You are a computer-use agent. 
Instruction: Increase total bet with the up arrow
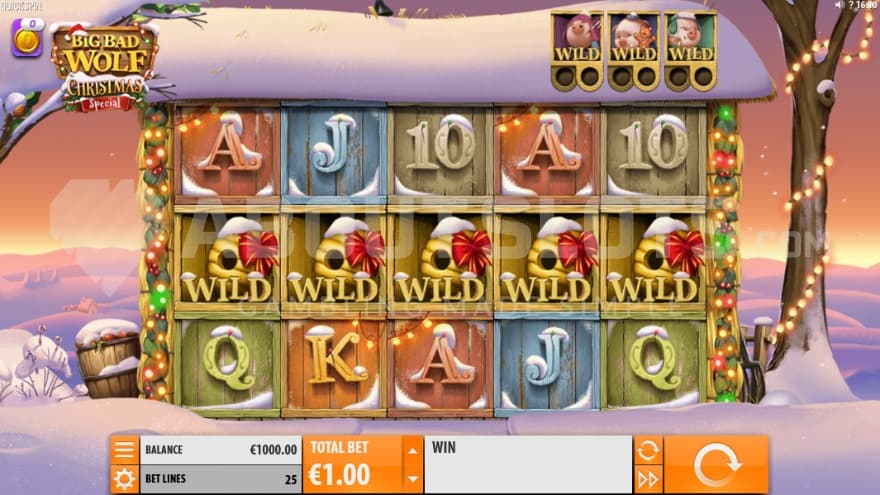[411, 450]
